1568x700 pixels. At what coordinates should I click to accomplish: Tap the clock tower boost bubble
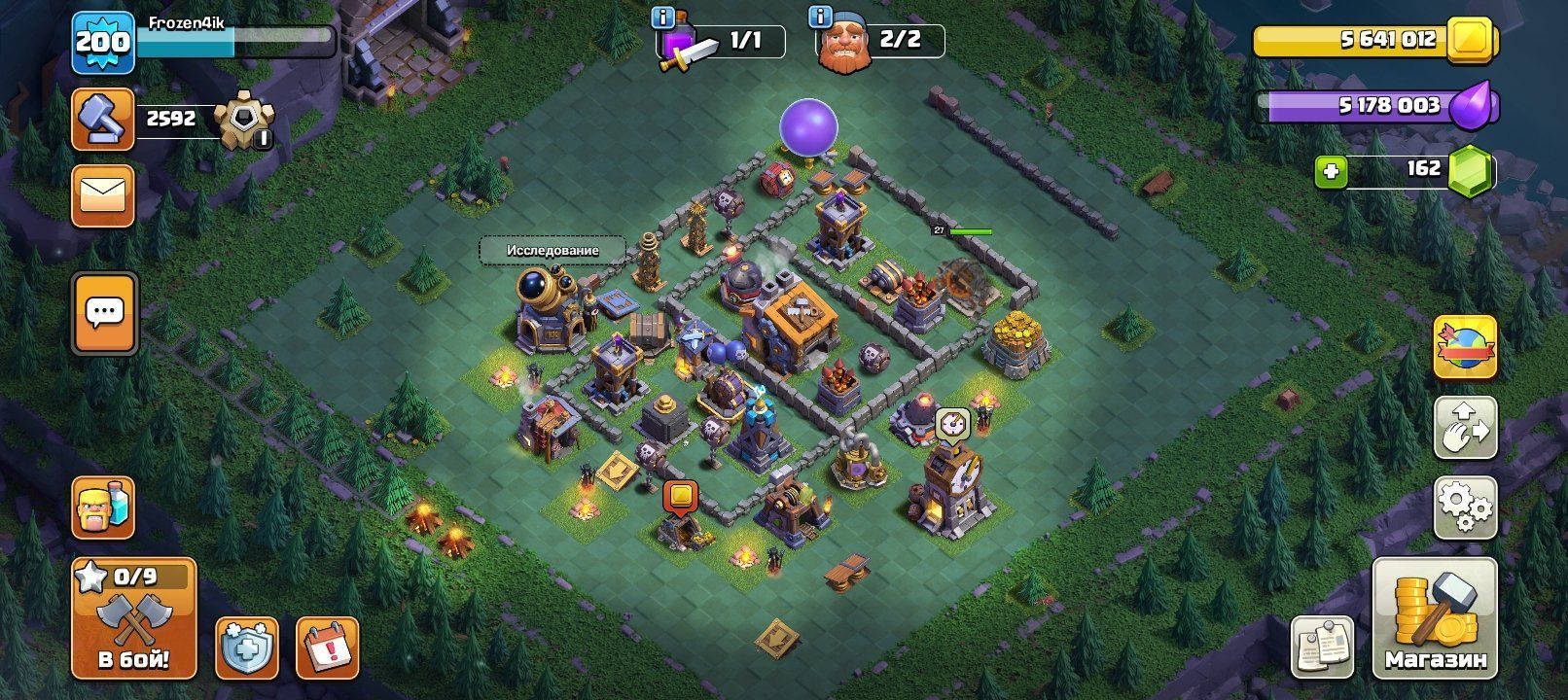(952, 425)
